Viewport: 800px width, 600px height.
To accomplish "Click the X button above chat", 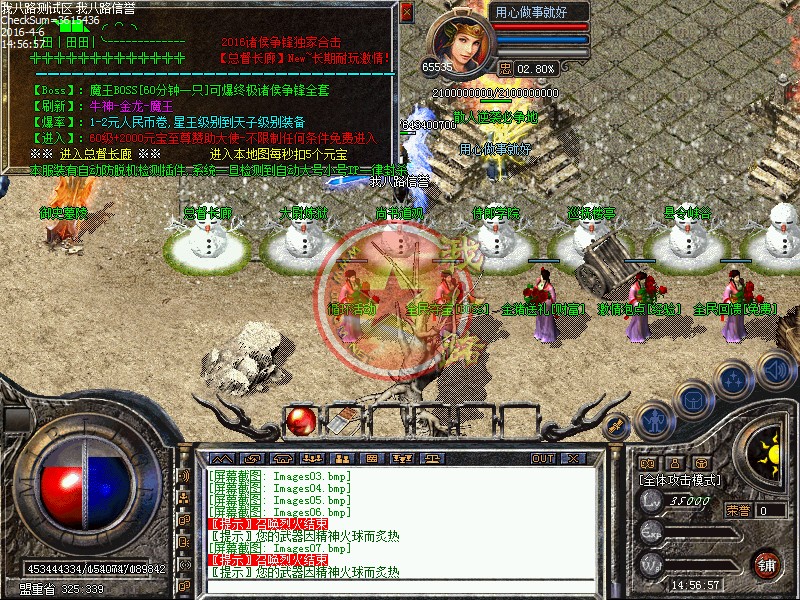I will click(x=570, y=458).
